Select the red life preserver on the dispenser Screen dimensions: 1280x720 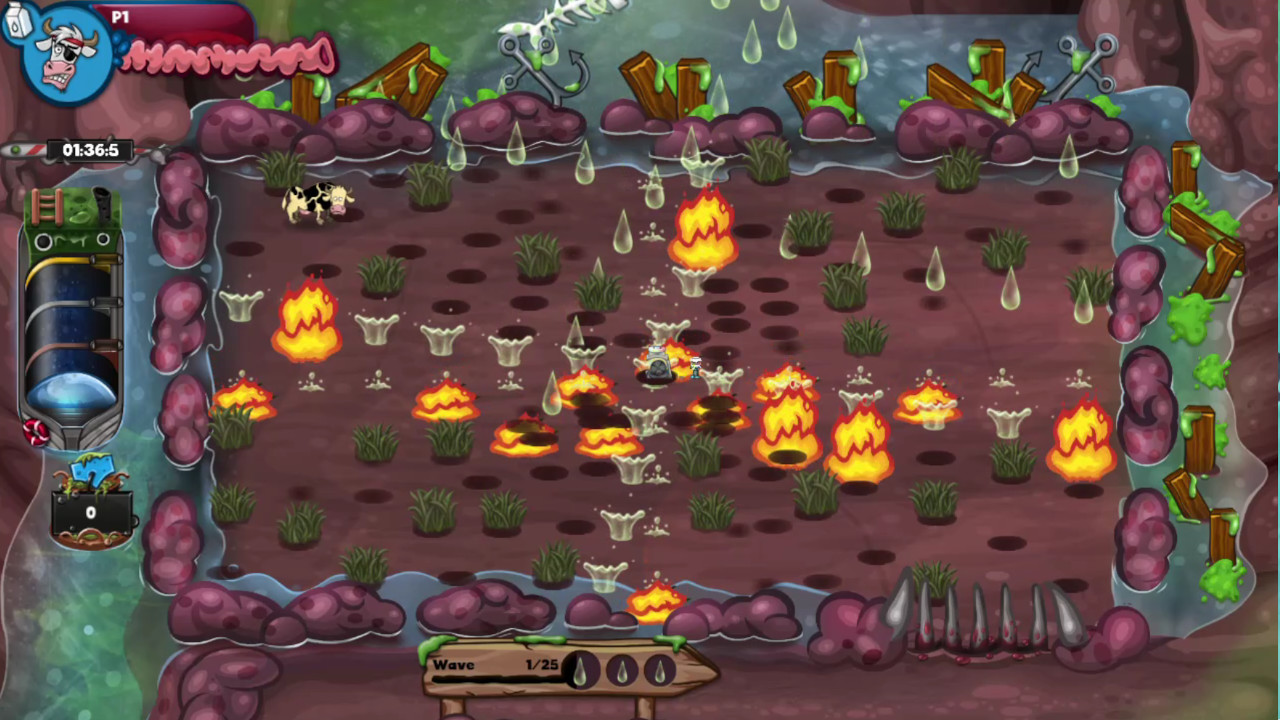[36, 432]
